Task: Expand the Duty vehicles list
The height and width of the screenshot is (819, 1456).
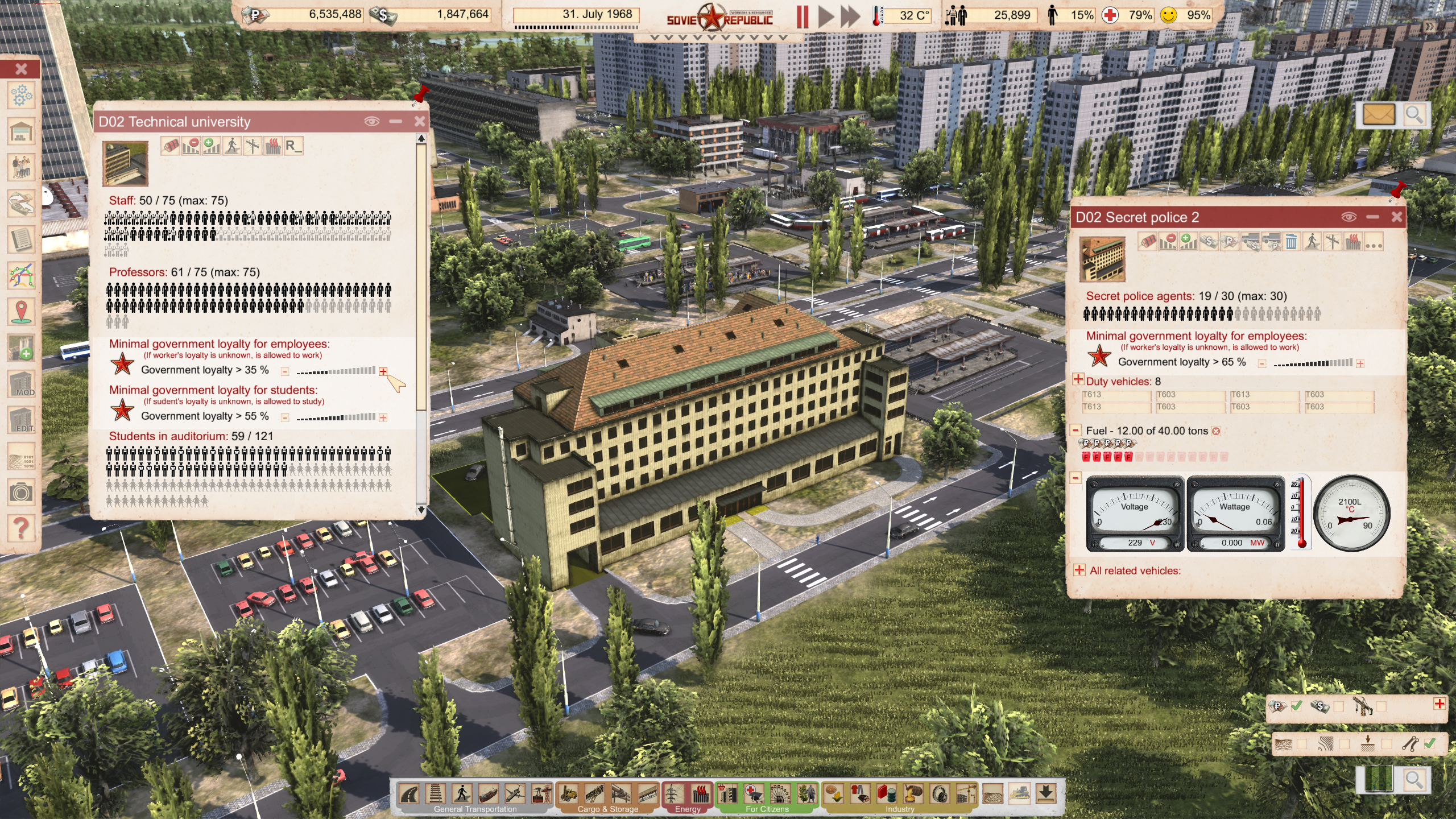Action: pyautogui.click(x=1078, y=379)
